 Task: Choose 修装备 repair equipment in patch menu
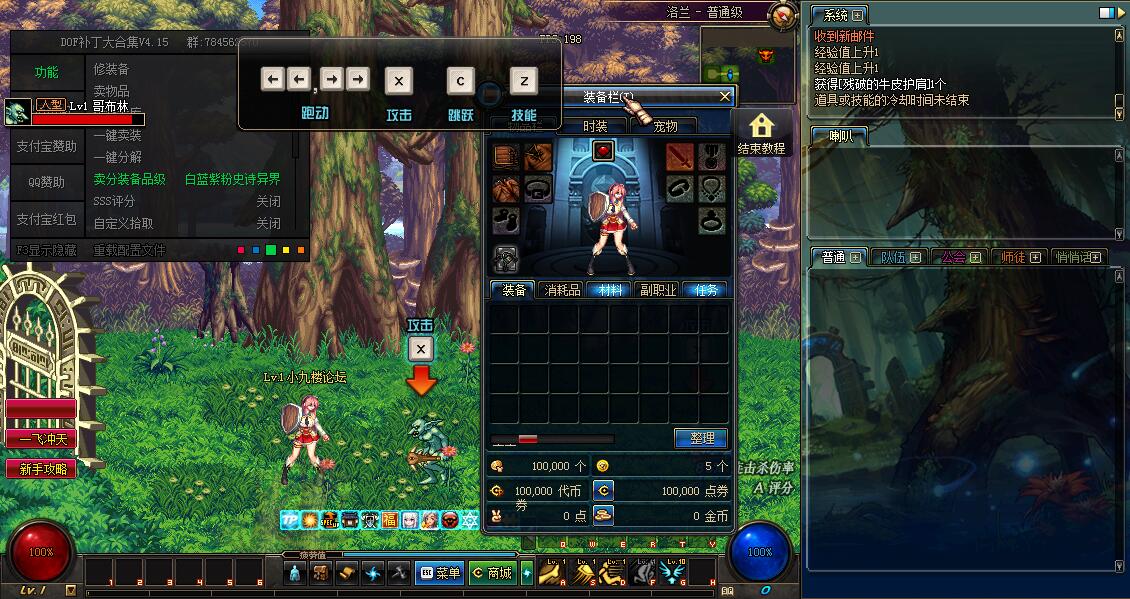pos(111,69)
